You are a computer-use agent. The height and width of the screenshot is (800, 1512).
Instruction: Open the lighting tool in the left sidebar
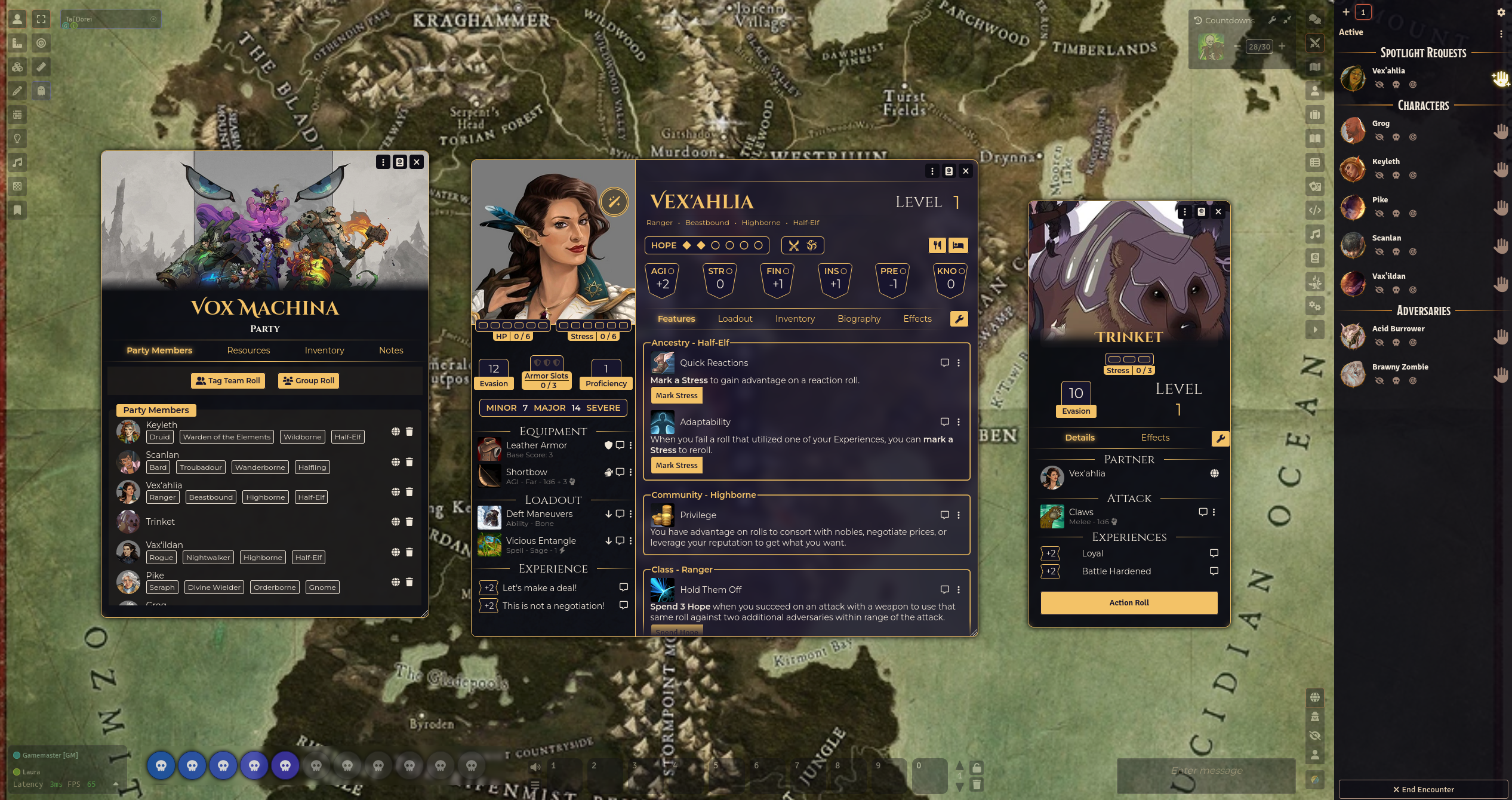coord(17,139)
